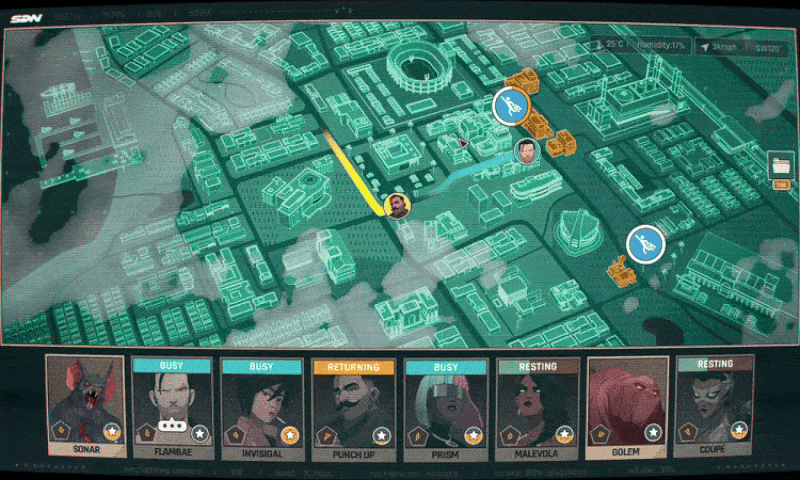The width and height of the screenshot is (800, 480).
Task: Open the blue call marker near the domed building
Action: 645,243
